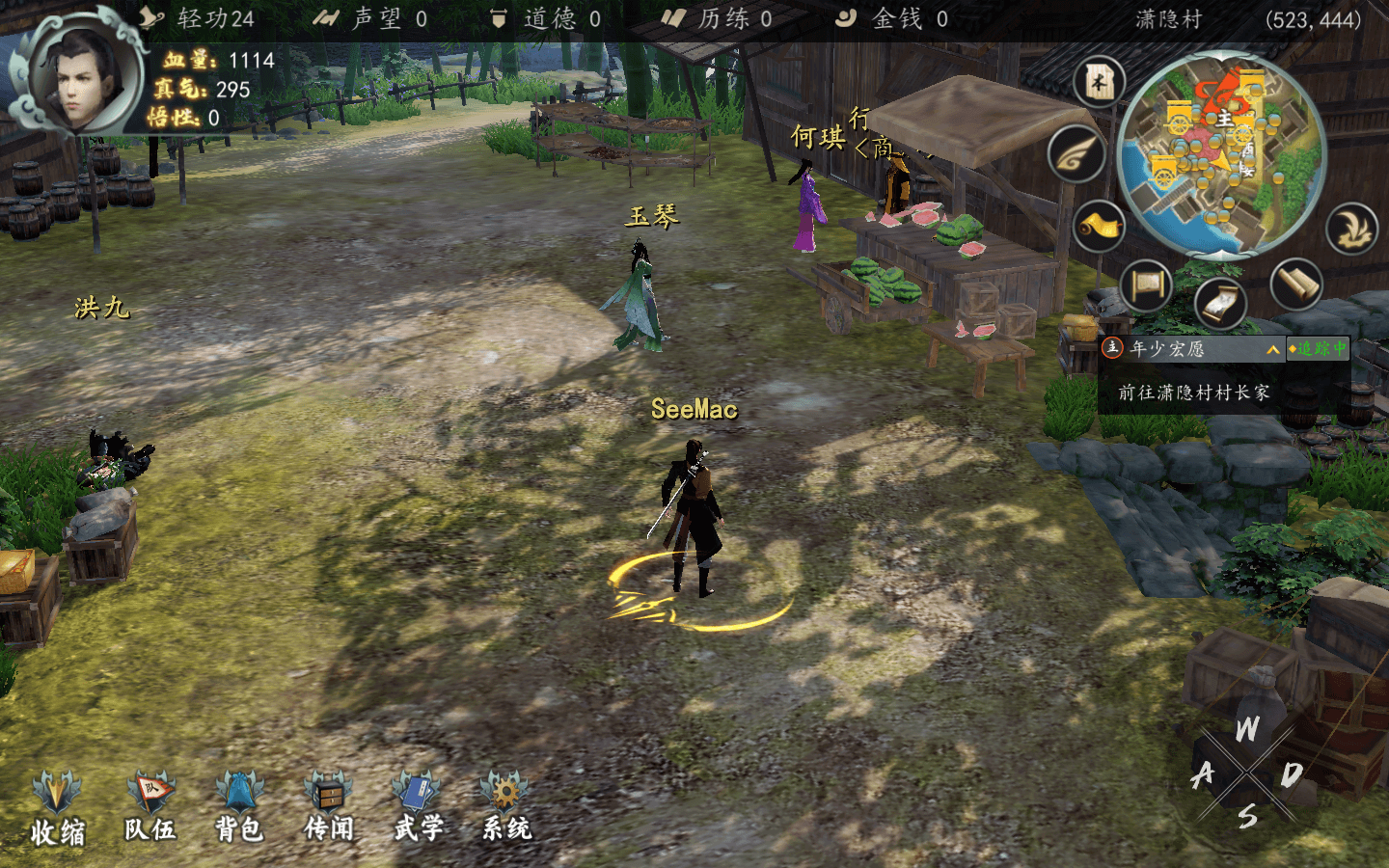The height and width of the screenshot is (868, 1389).
Task: Click the player character portrait
Action: click(x=75, y=75)
